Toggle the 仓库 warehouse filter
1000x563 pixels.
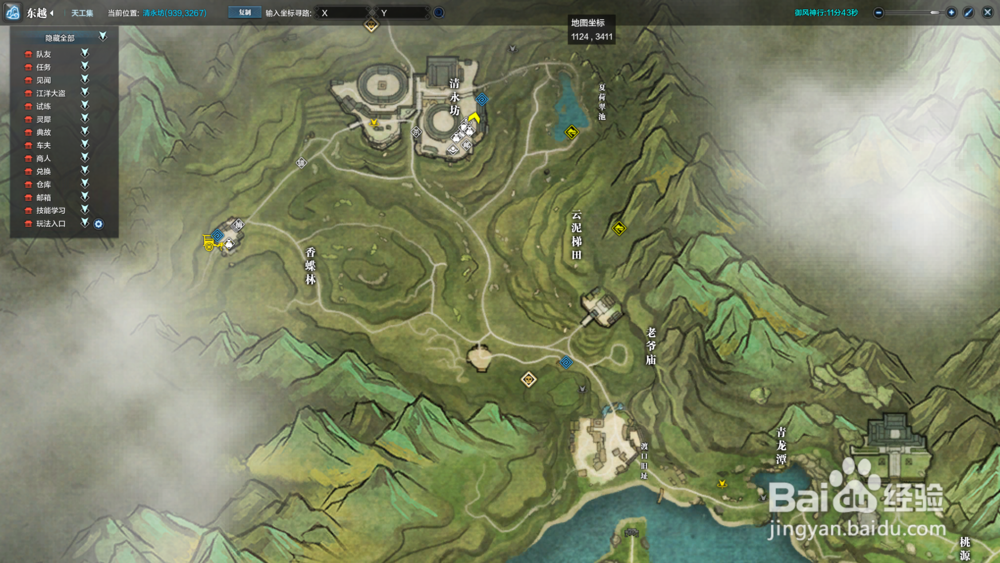85,184
